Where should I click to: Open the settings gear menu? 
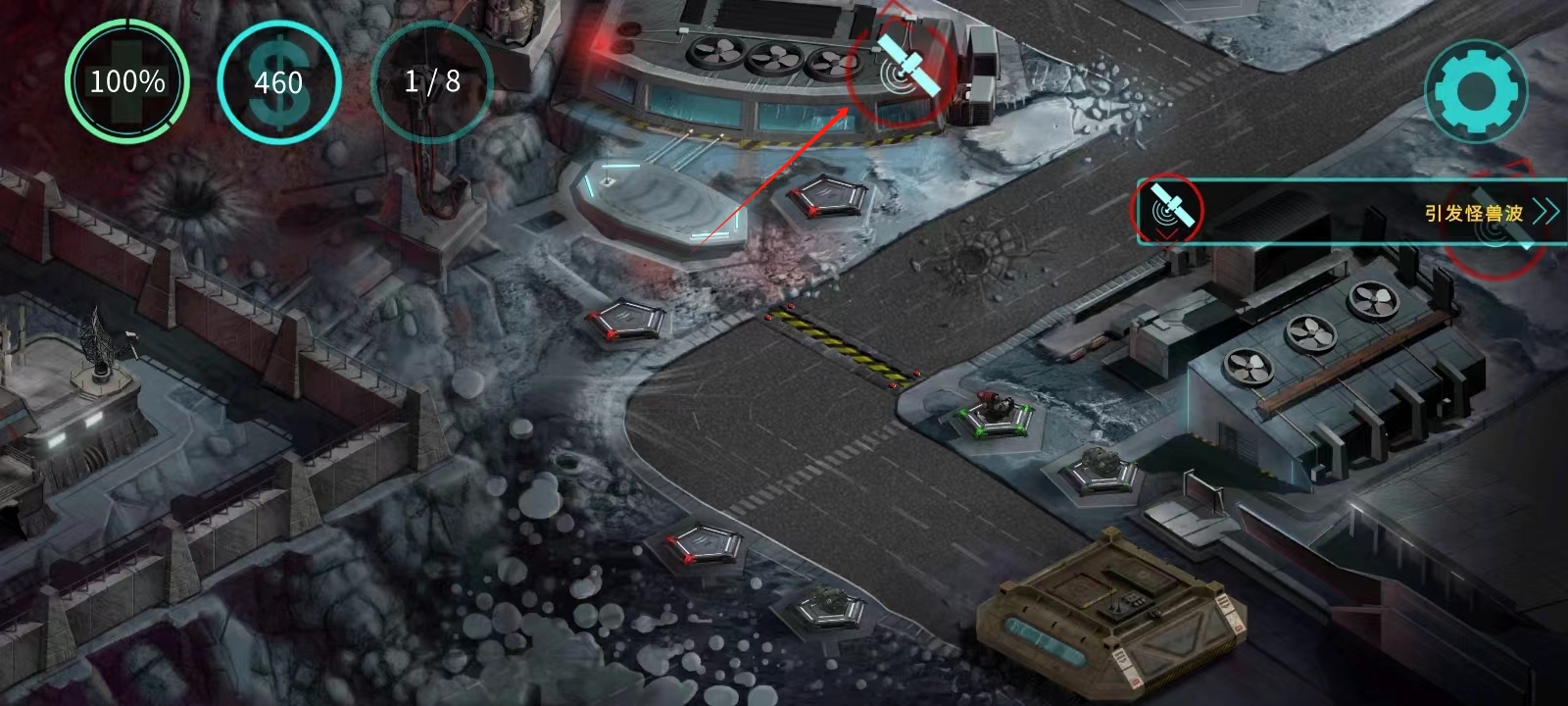click(x=1476, y=92)
